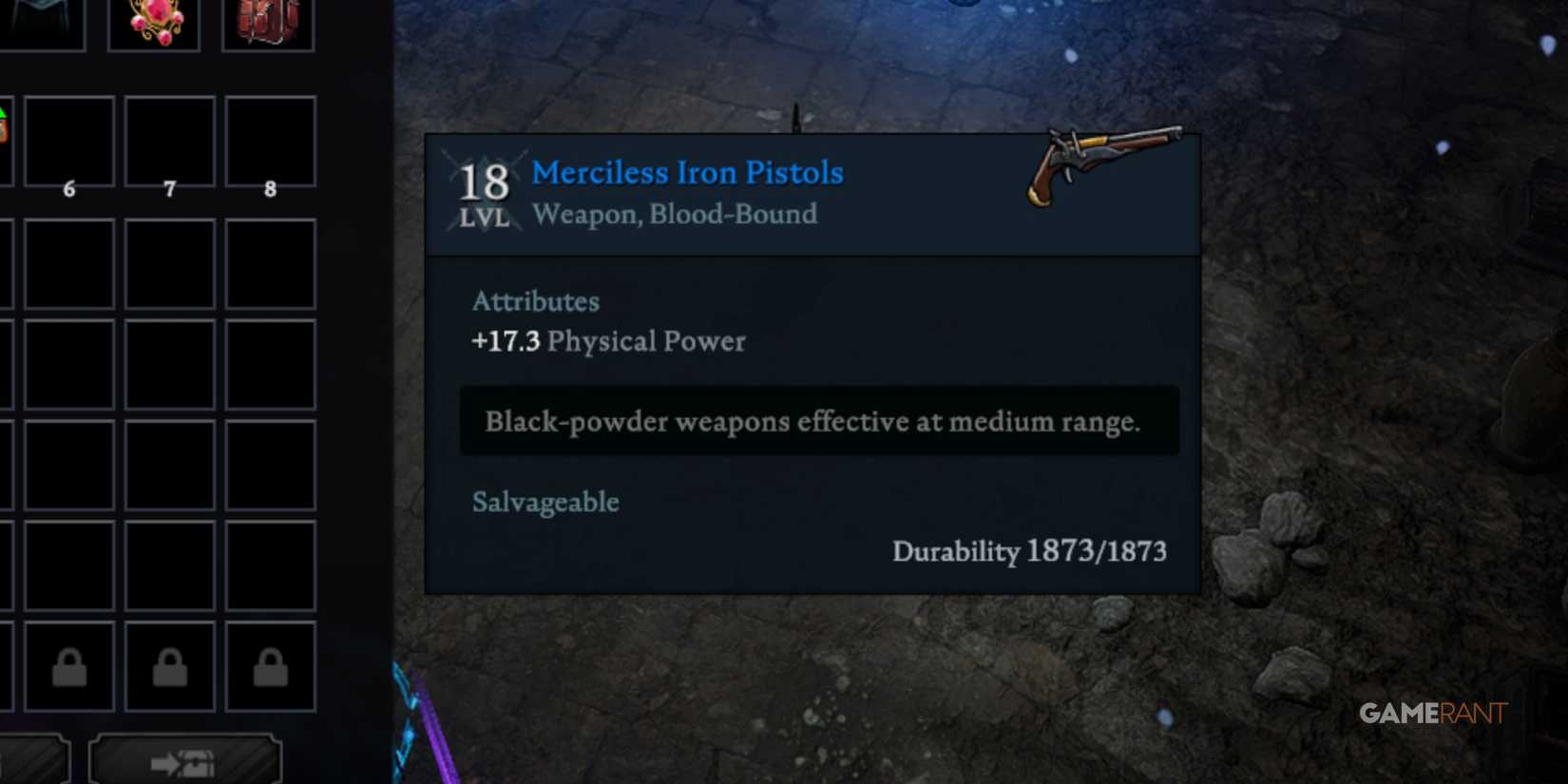
Task: Expand the Attributes section header
Action: pyautogui.click(x=535, y=302)
